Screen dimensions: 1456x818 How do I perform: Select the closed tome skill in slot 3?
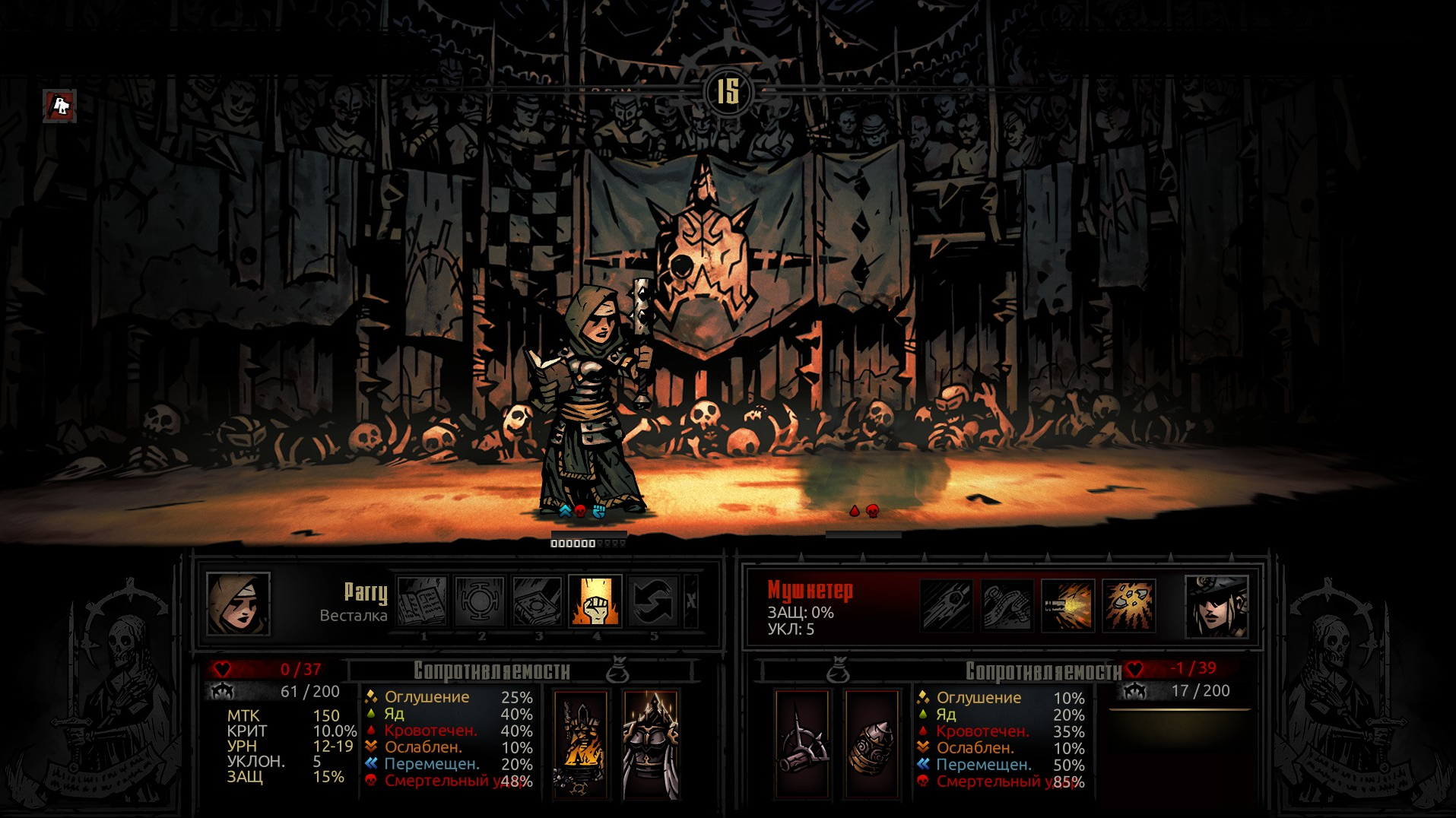[538, 601]
